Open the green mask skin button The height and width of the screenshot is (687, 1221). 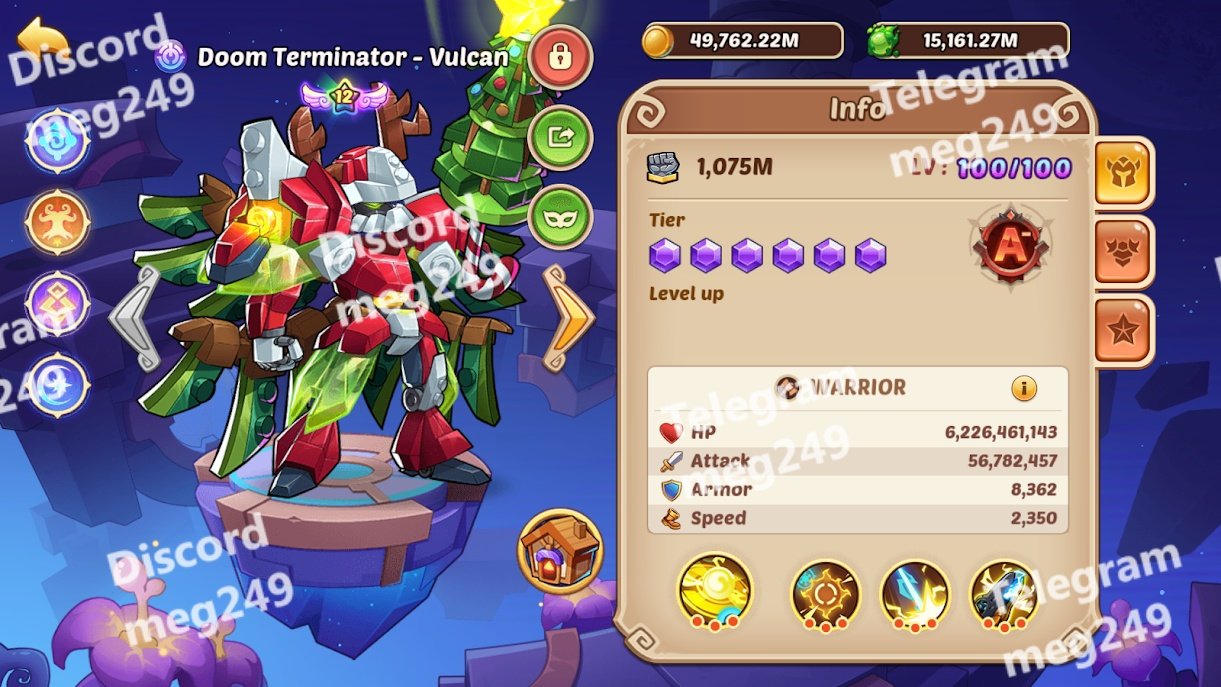pyautogui.click(x=560, y=217)
